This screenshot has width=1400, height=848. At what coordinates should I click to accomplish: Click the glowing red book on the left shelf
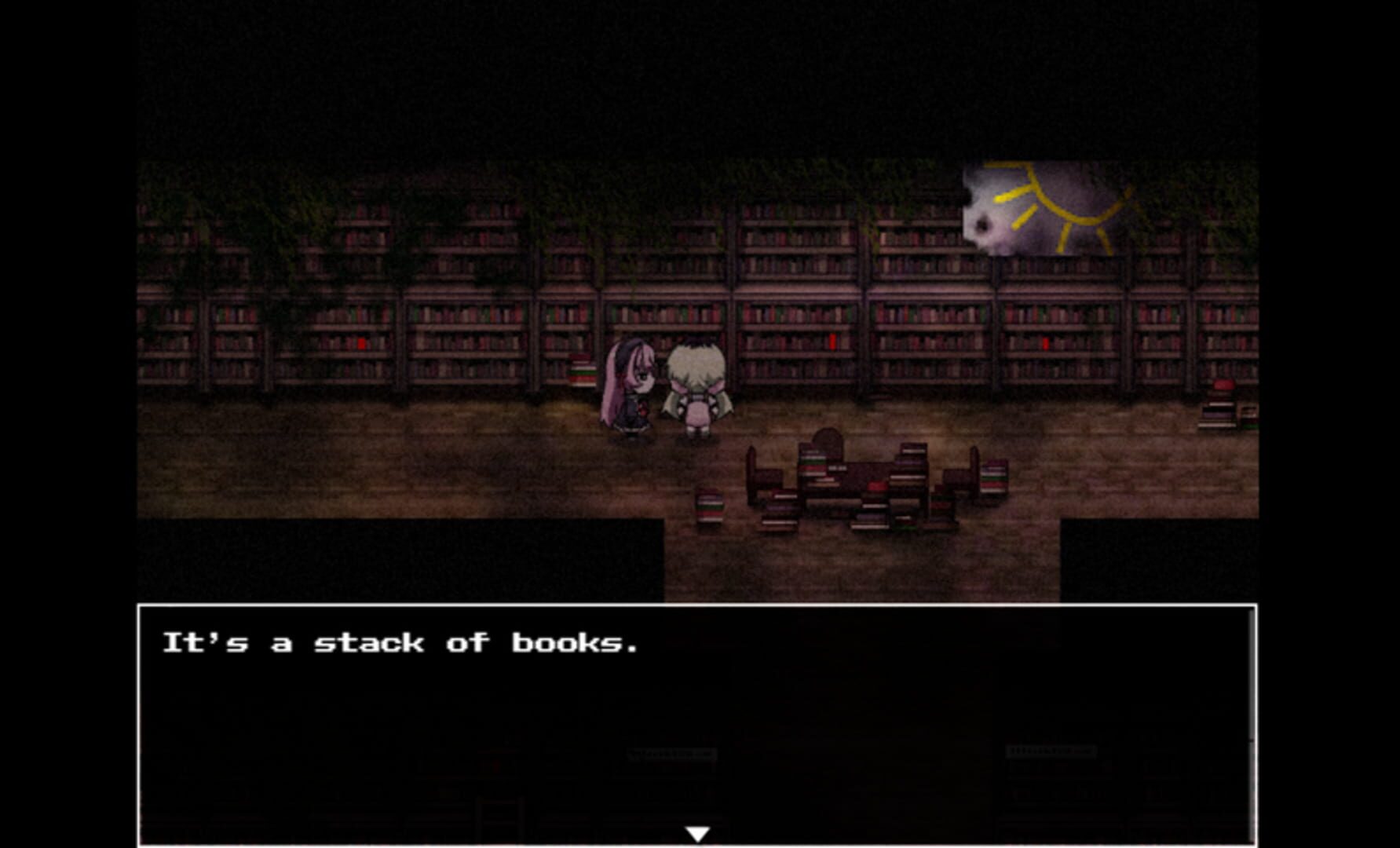(362, 342)
